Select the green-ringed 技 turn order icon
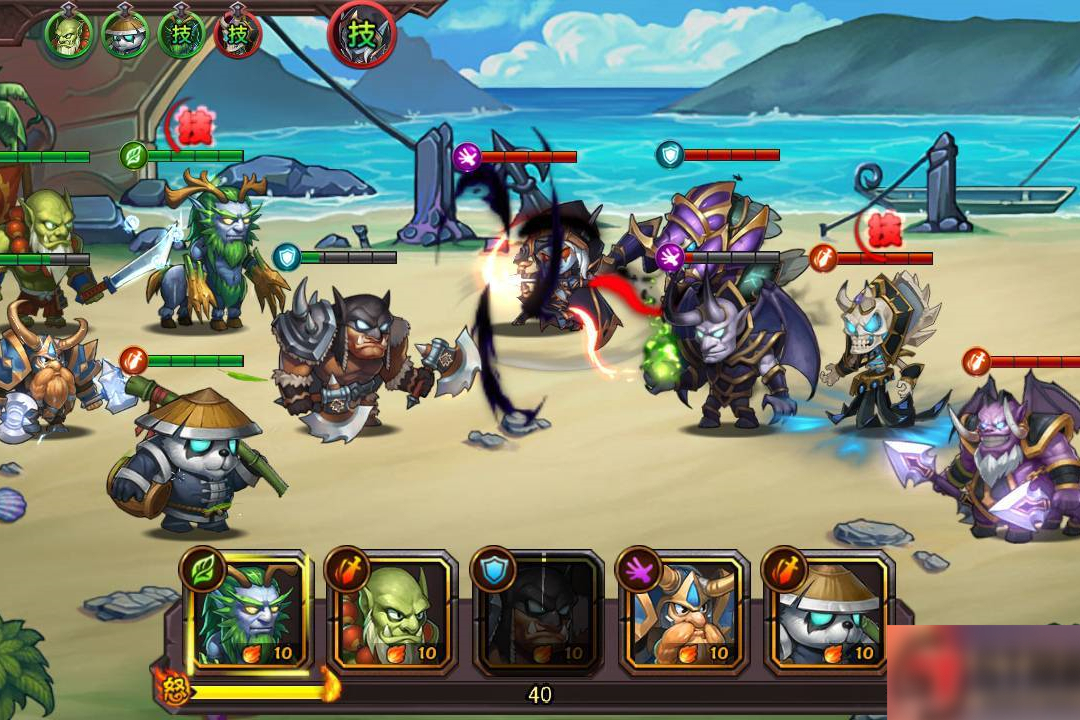The height and width of the screenshot is (720, 1080). (181, 35)
